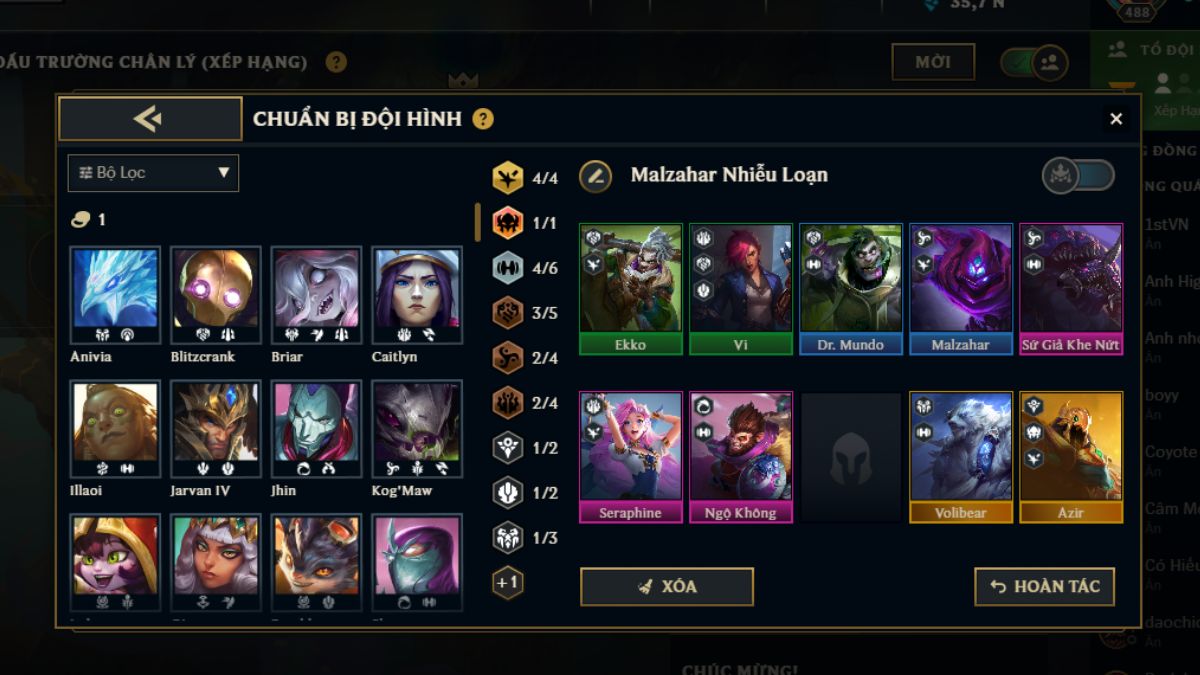Select the empty helmet team slot
The width and height of the screenshot is (1200, 675).
[x=851, y=456]
